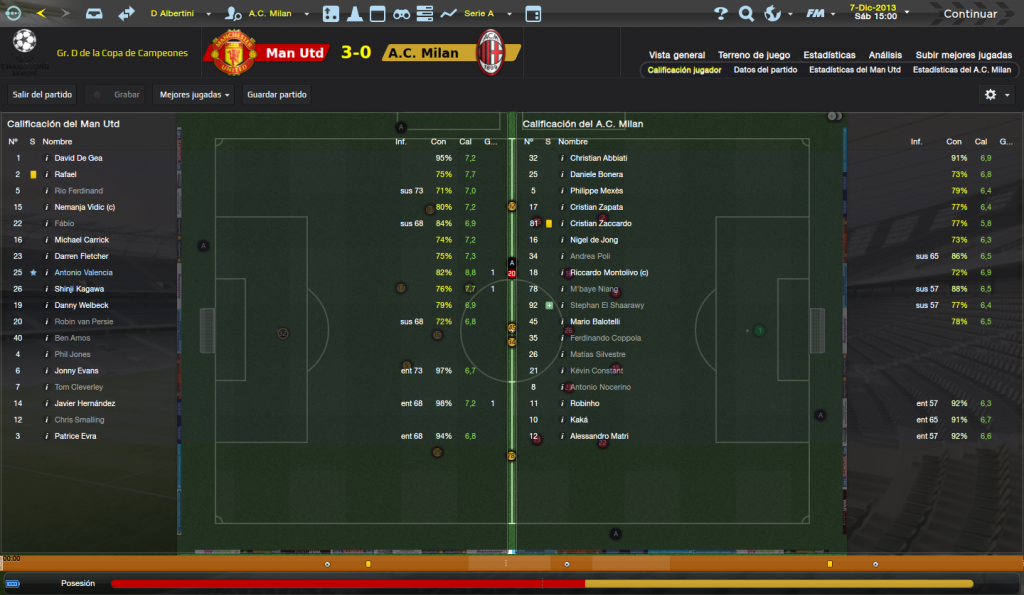Switch to the Vista general tab
Image resolution: width=1024 pixels, height=595 pixels.
tap(677, 55)
